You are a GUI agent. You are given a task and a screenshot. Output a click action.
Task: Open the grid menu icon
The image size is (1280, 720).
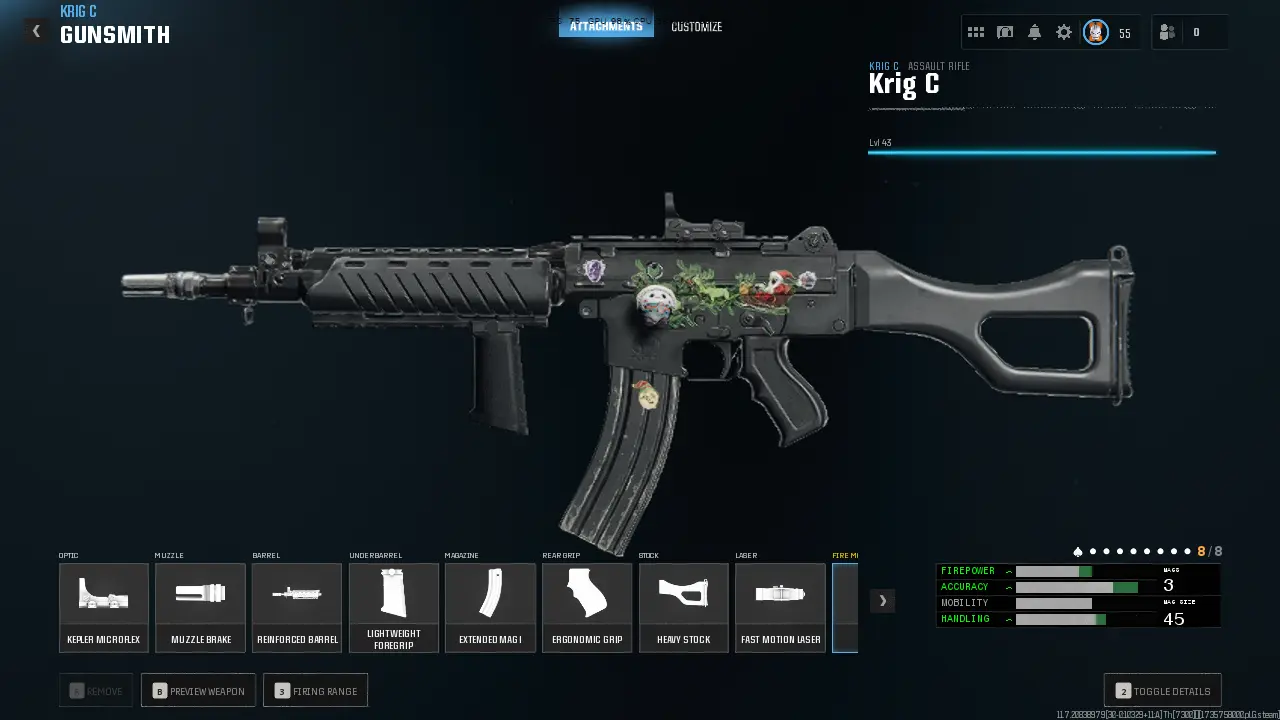[x=976, y=33]
